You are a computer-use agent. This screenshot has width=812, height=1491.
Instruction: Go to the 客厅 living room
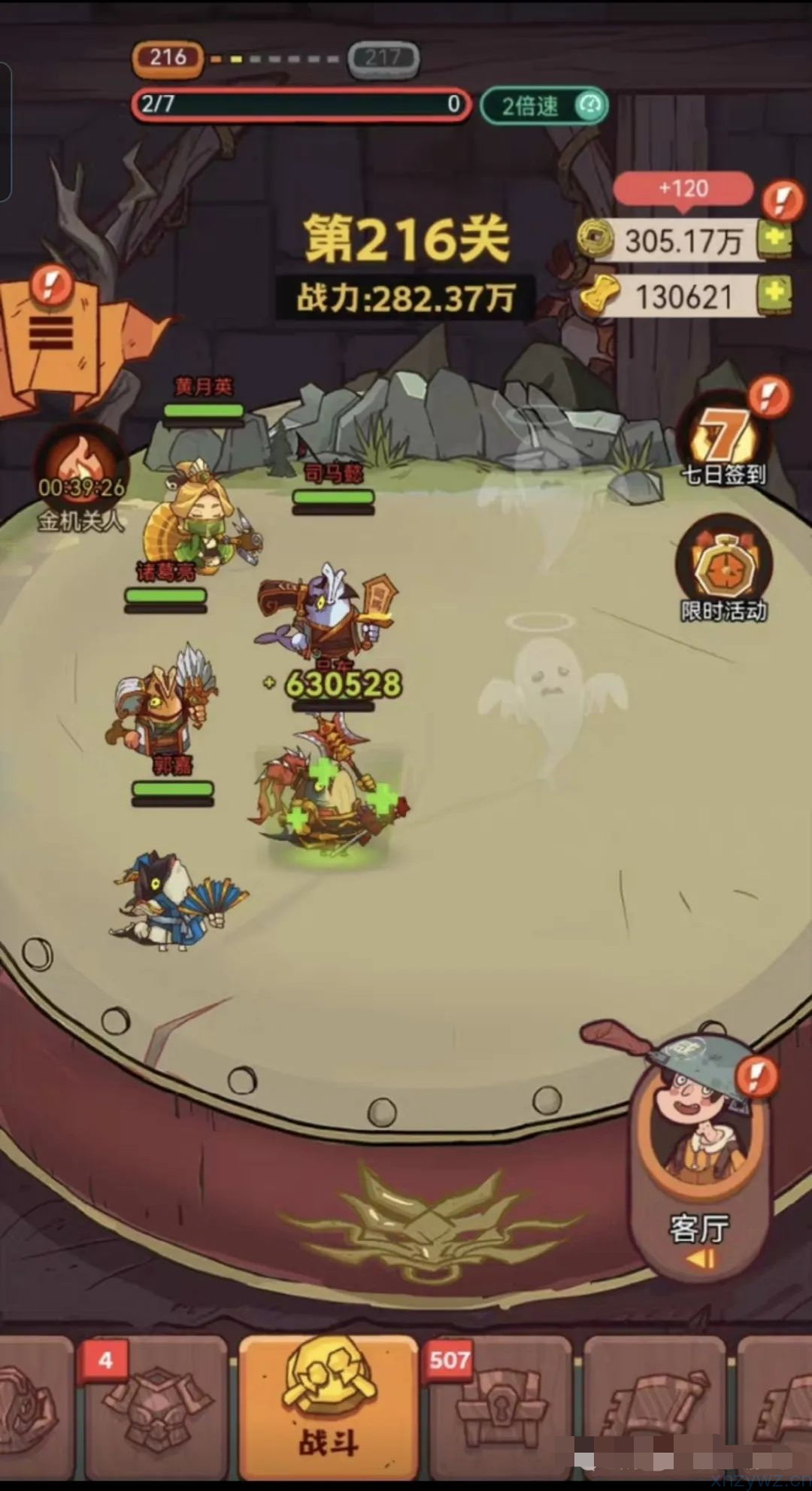click(x=699, y=1151)
